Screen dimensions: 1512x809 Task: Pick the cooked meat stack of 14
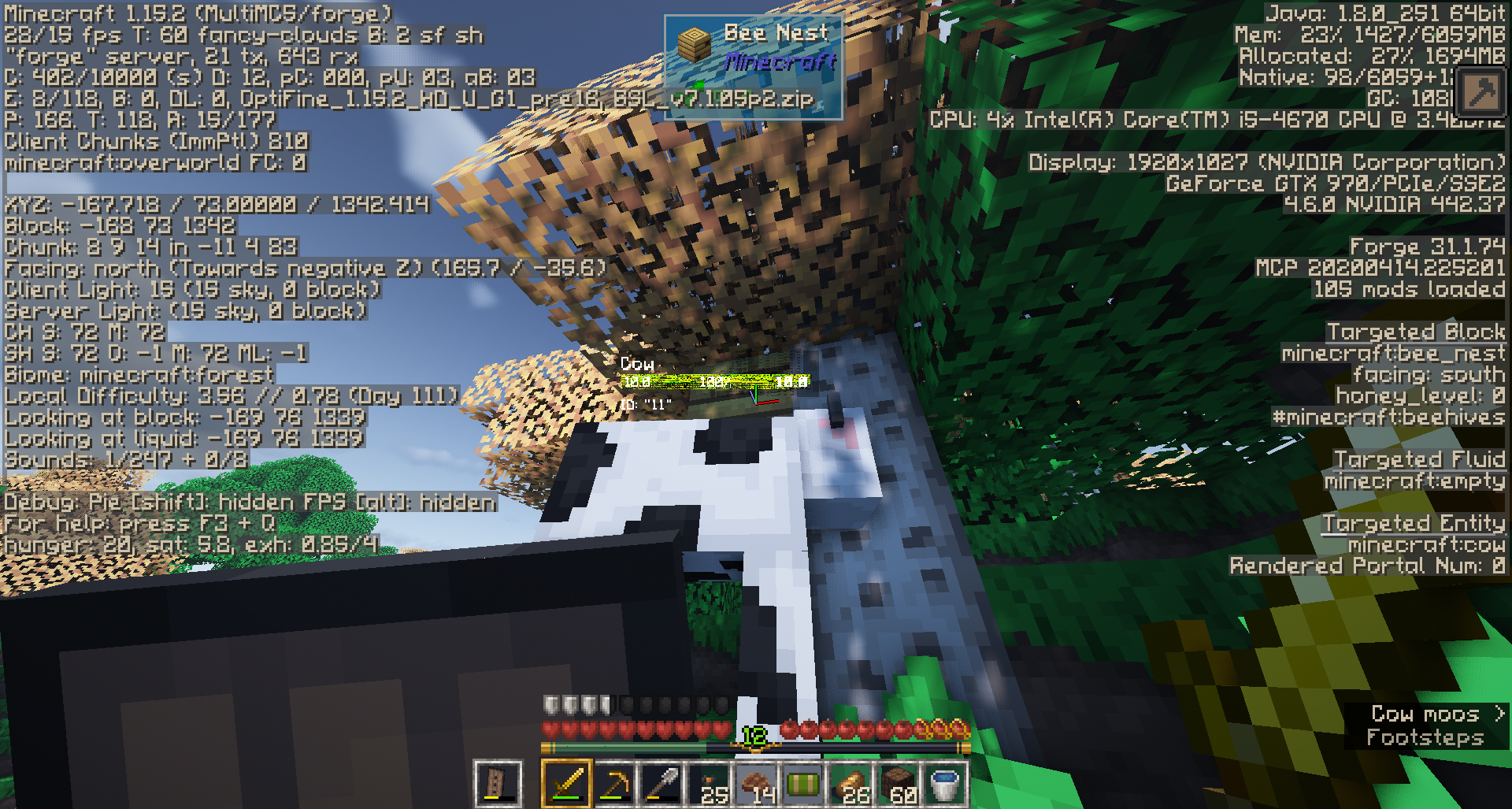tap(757, 784)
